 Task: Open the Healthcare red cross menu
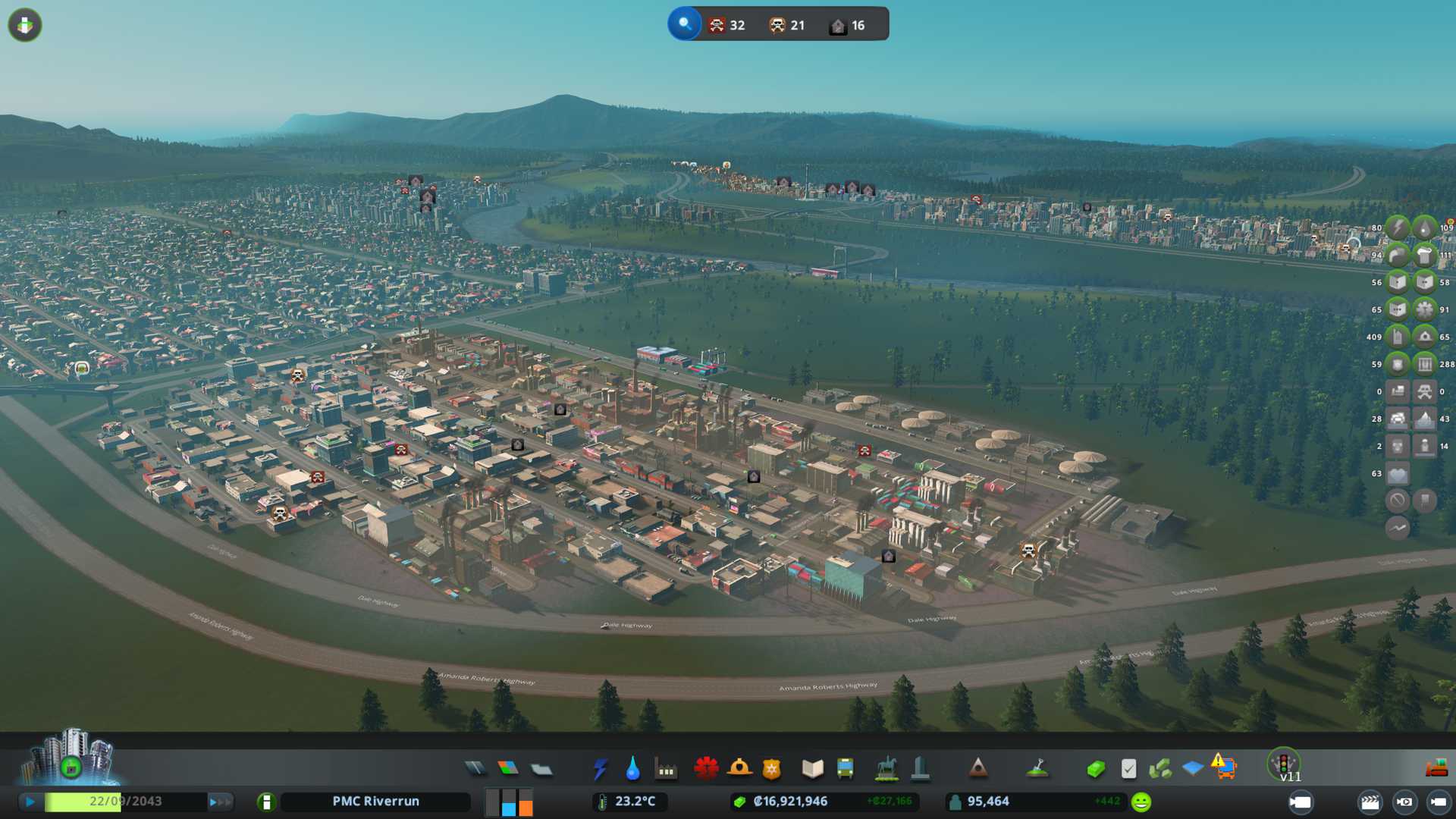706,769
